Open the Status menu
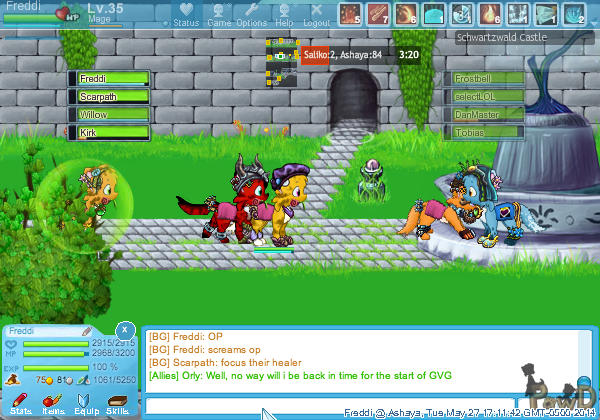This screenshot has height=420, width=600. (185, 14)
